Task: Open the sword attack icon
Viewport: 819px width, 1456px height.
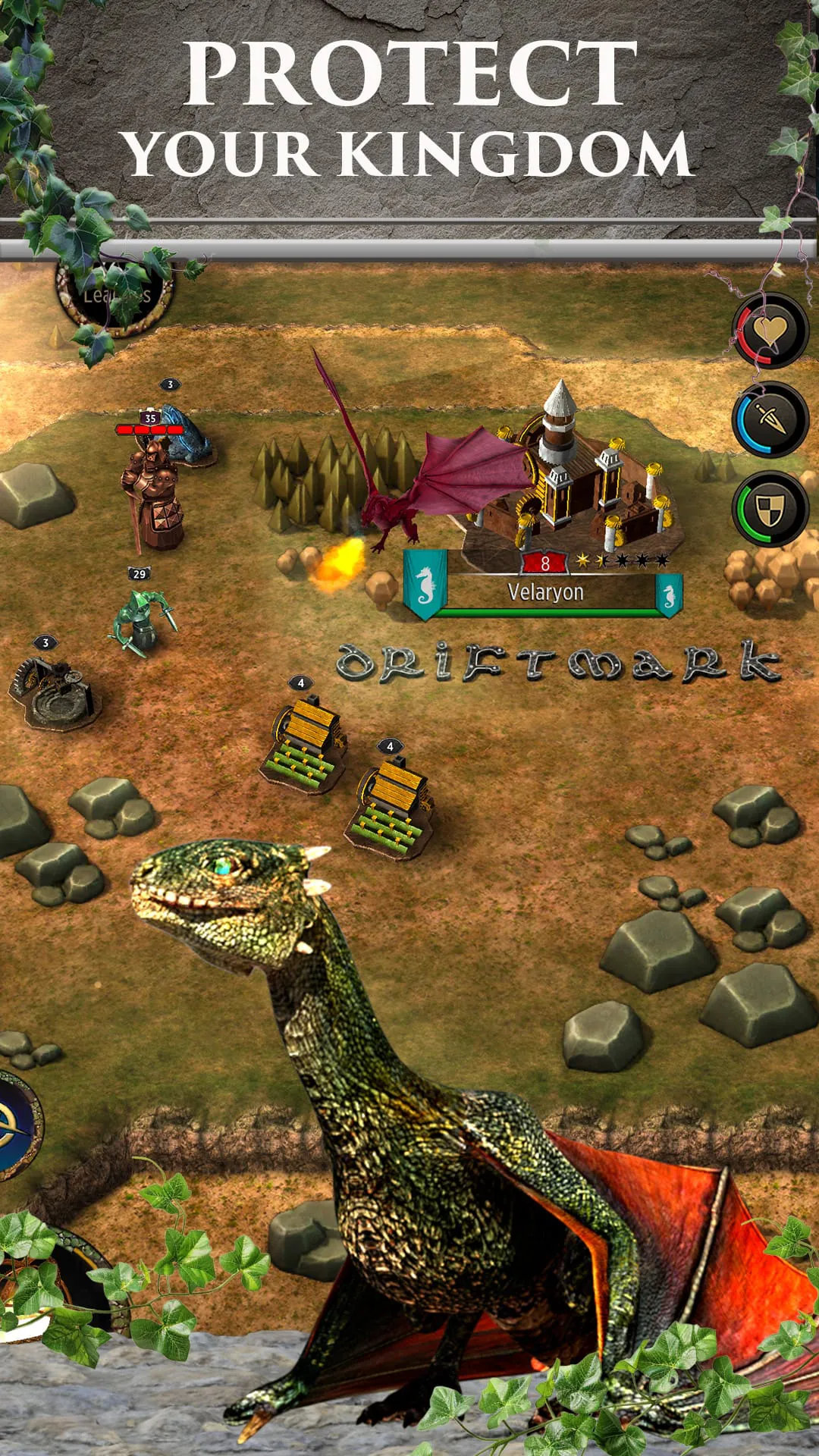Action: [x=770, y=419]
